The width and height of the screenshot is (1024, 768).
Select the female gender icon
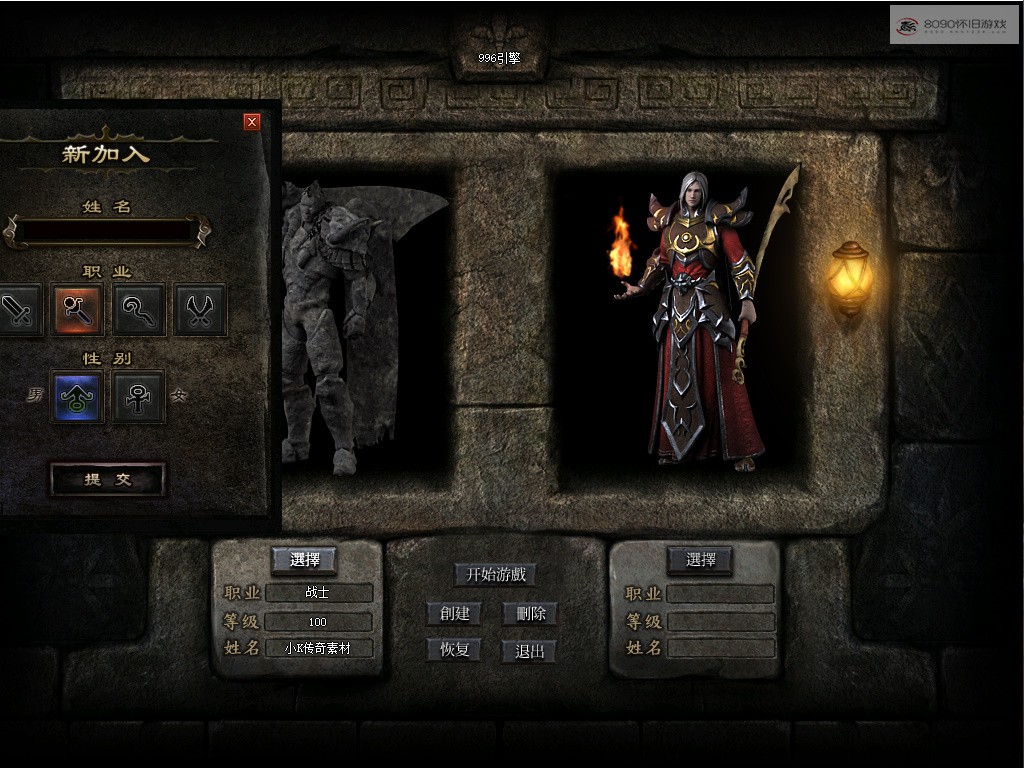[x=139, y=397]
